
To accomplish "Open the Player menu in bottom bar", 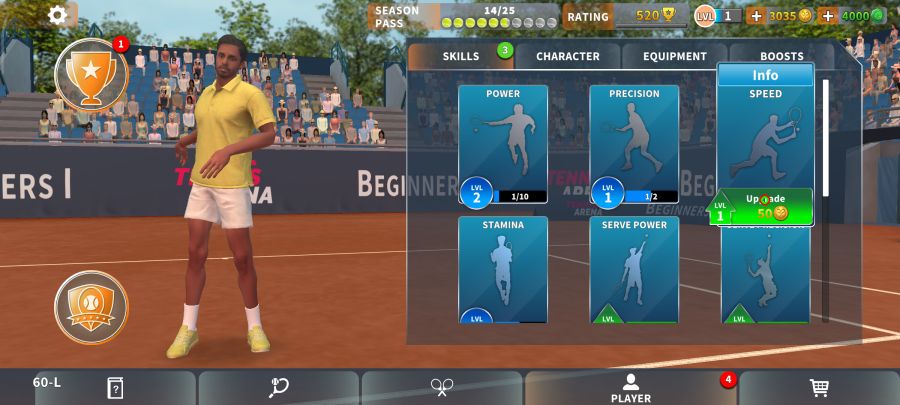I will pyautogui.click(x=631, y=388).
